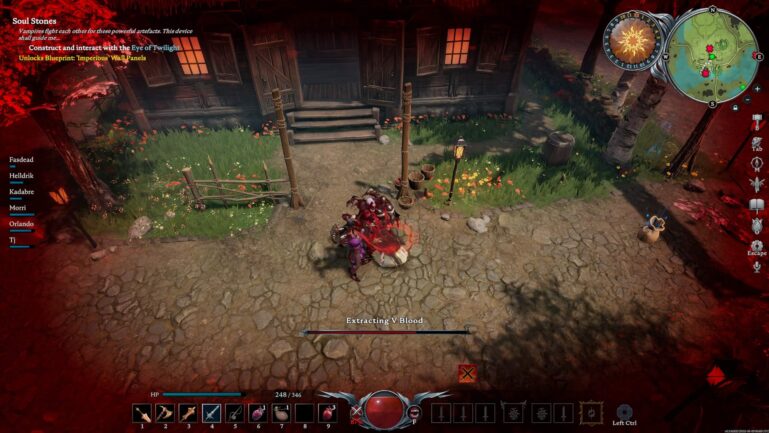Screen dimensions: 769x433
Task: Select clan member Orlando
Action: pos(22,224)
